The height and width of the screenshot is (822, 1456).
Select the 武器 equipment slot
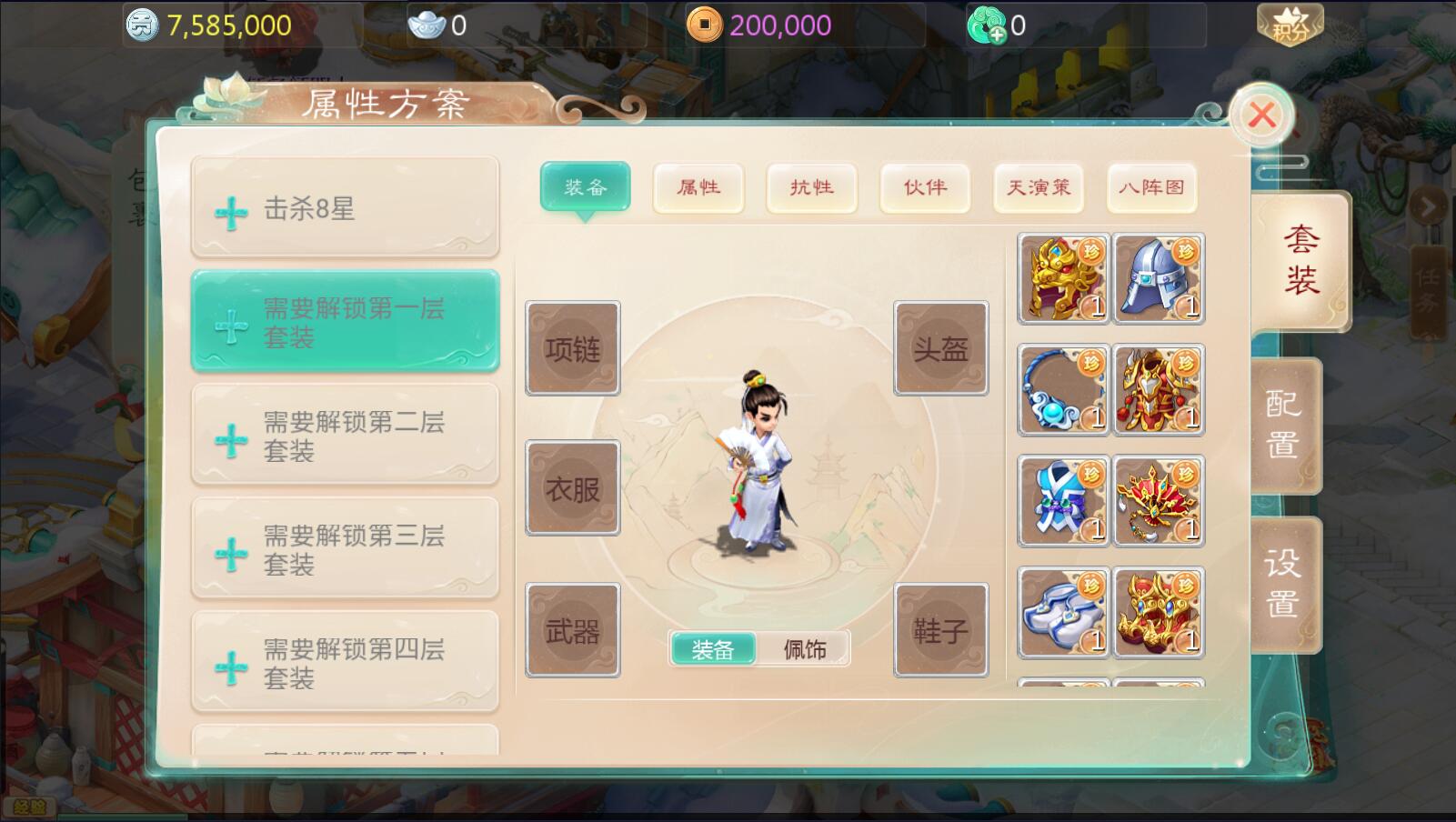573,630
